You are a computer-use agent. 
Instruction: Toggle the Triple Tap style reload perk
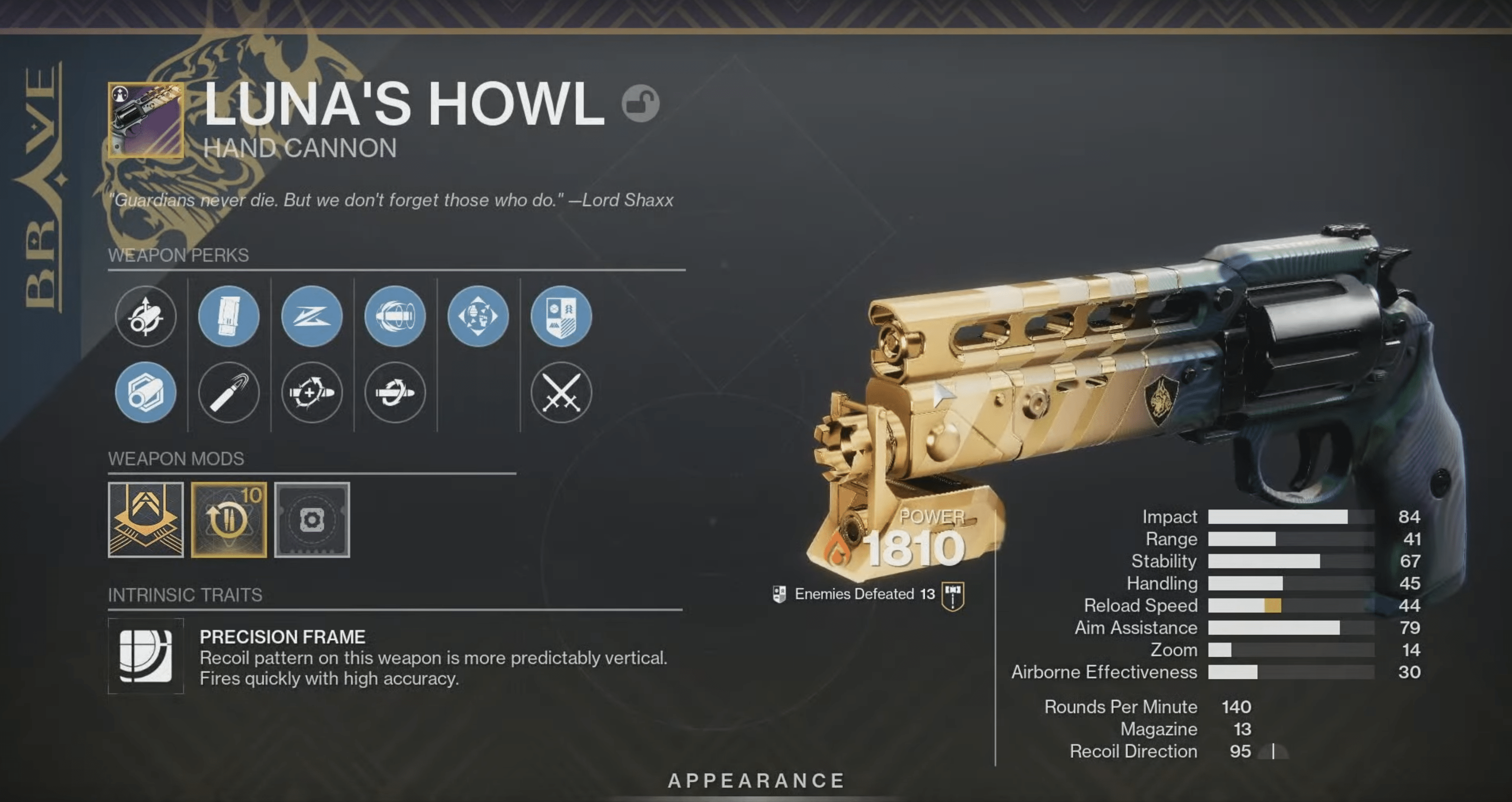[312, 395]
